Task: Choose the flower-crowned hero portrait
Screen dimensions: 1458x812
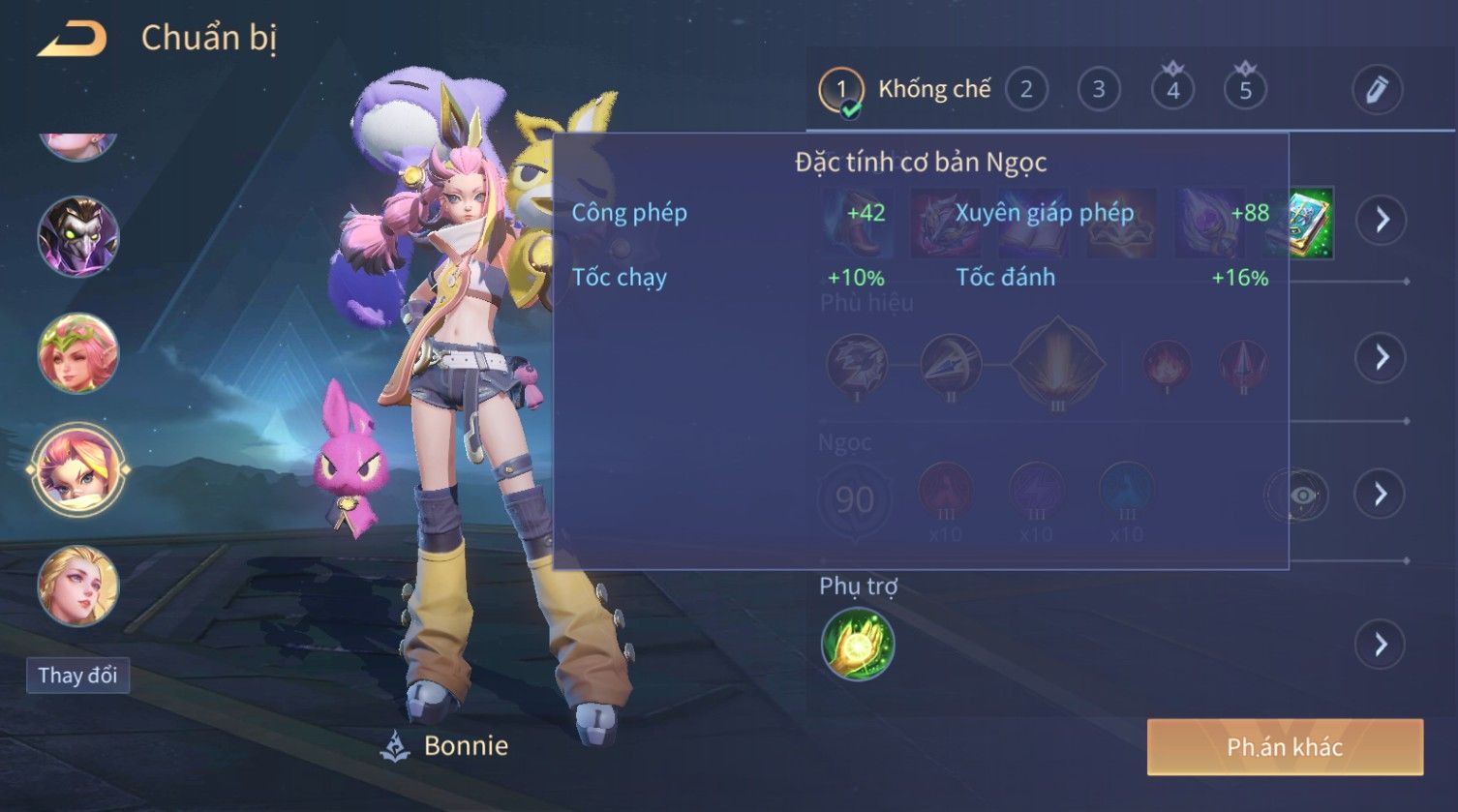Action: 77,353
